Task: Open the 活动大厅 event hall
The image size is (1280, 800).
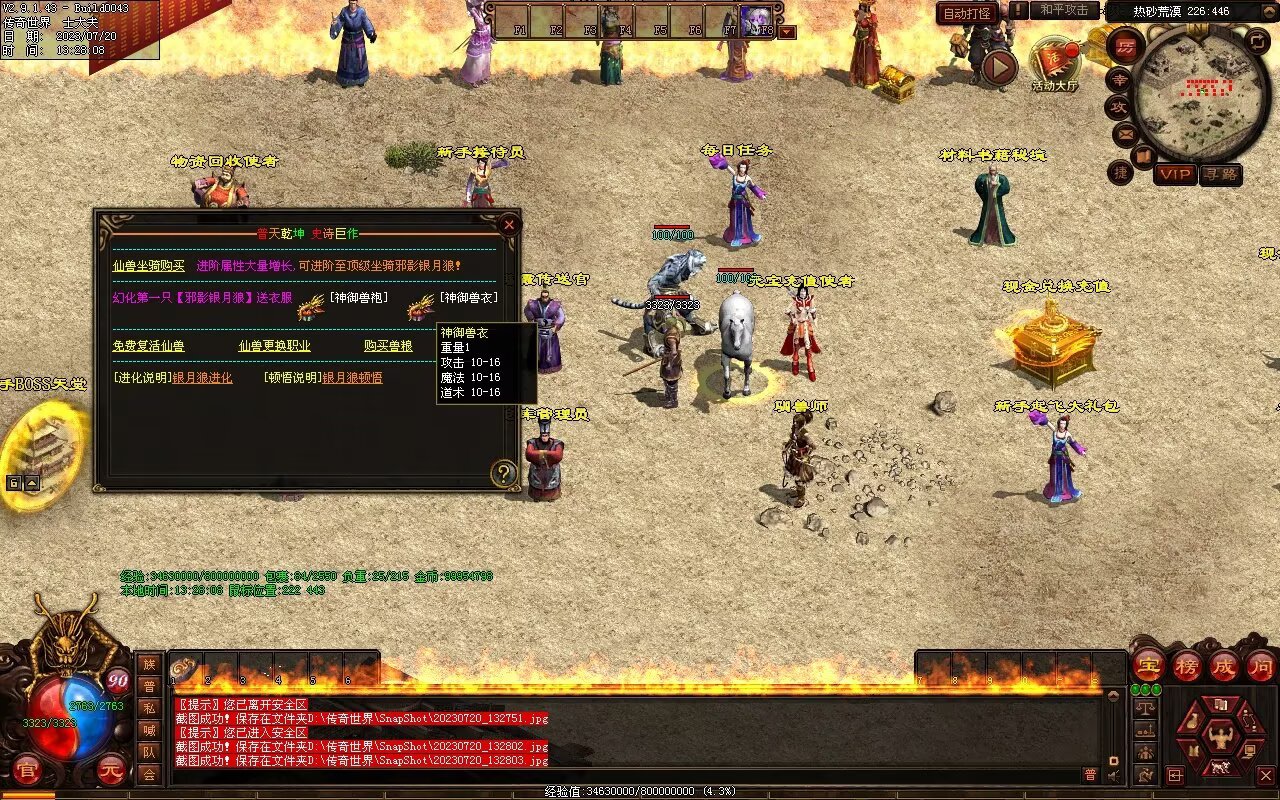Action: click(x=1054, y=64)
